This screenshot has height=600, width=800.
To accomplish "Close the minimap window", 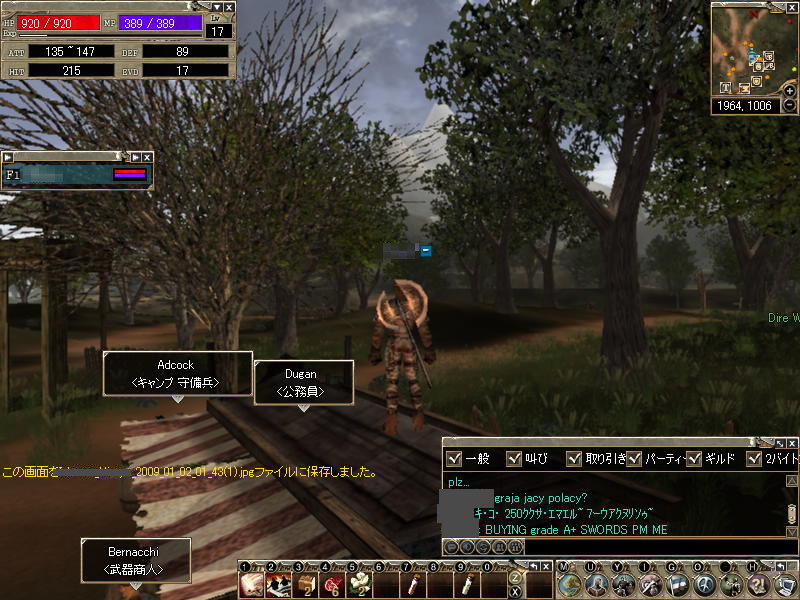I will point(792,7).
